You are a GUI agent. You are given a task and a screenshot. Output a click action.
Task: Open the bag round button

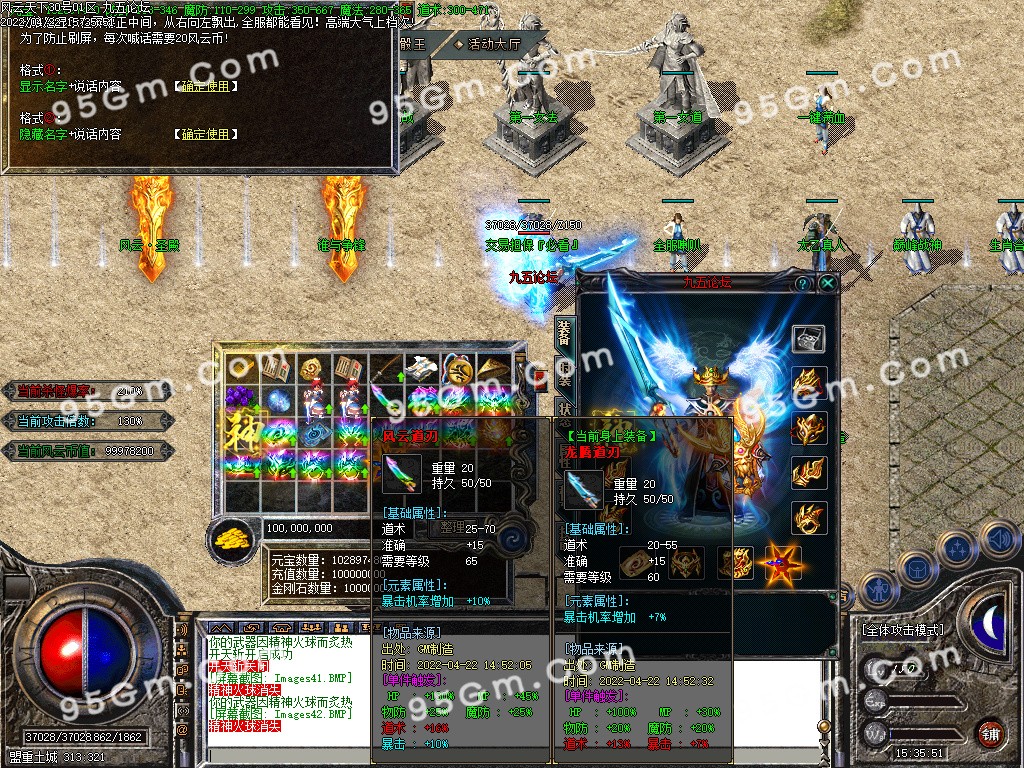pyautogui.click(x=916, y=570)
